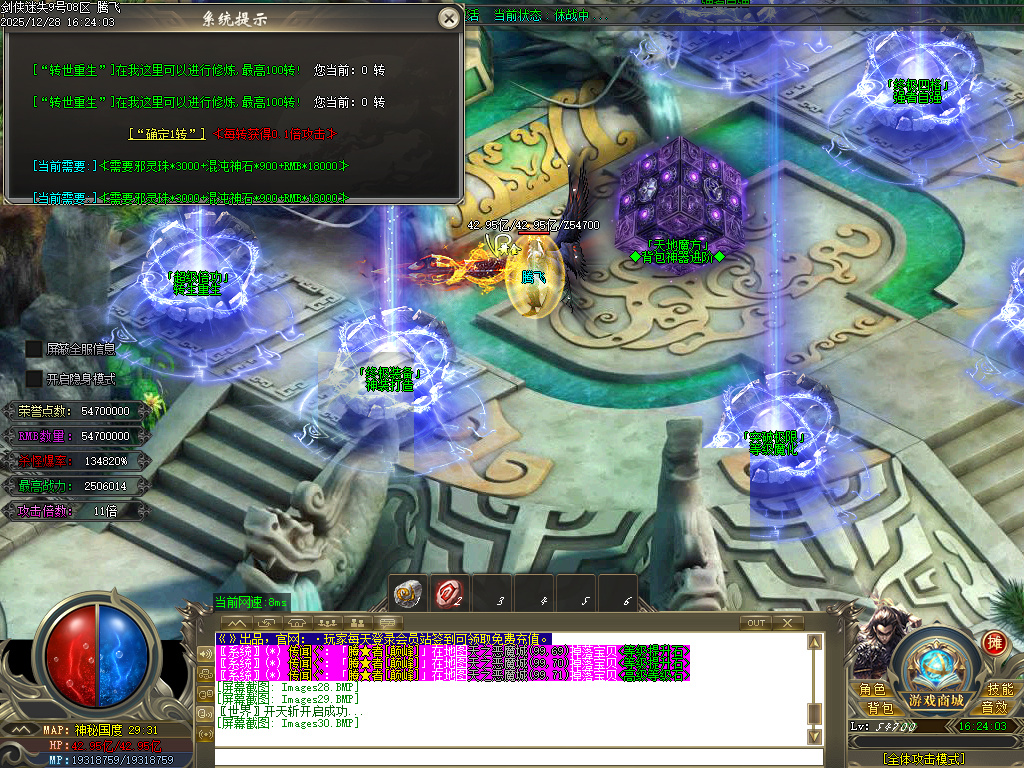Open the 技能 skills panel
Screen dimensions: 1024x768
1000,690
